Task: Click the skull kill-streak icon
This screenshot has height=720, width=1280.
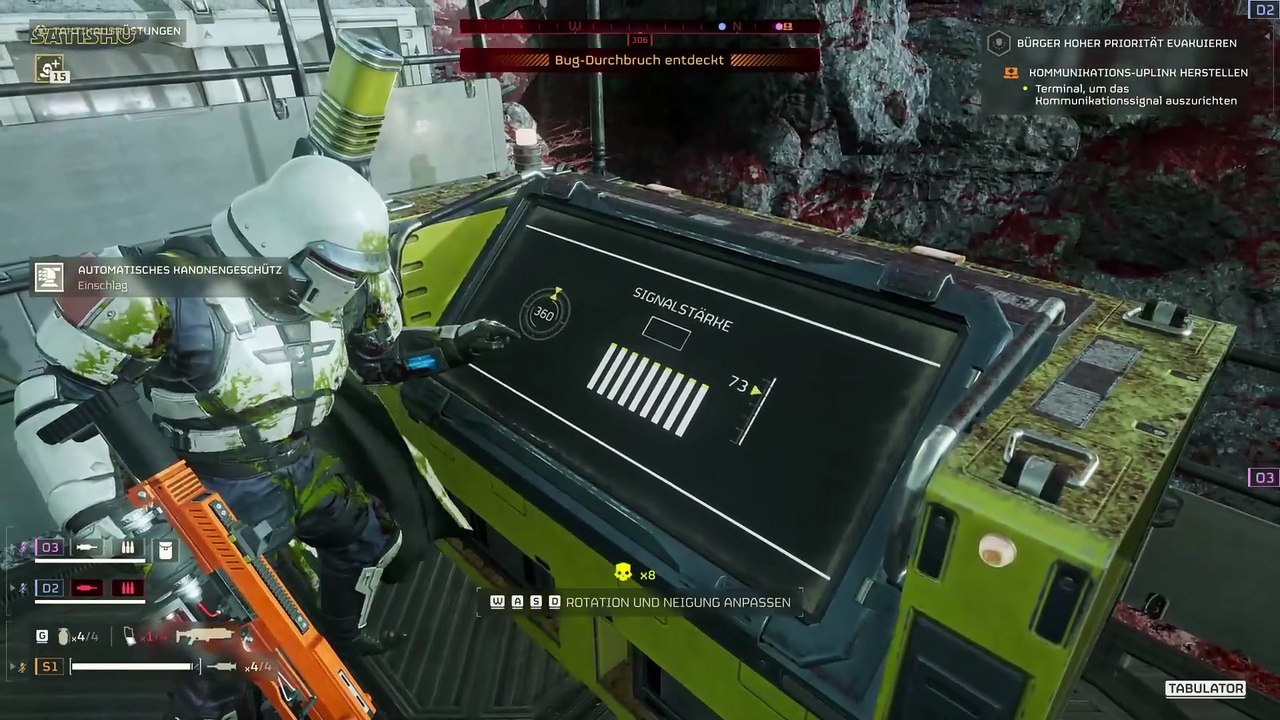Action: [623, 573]
